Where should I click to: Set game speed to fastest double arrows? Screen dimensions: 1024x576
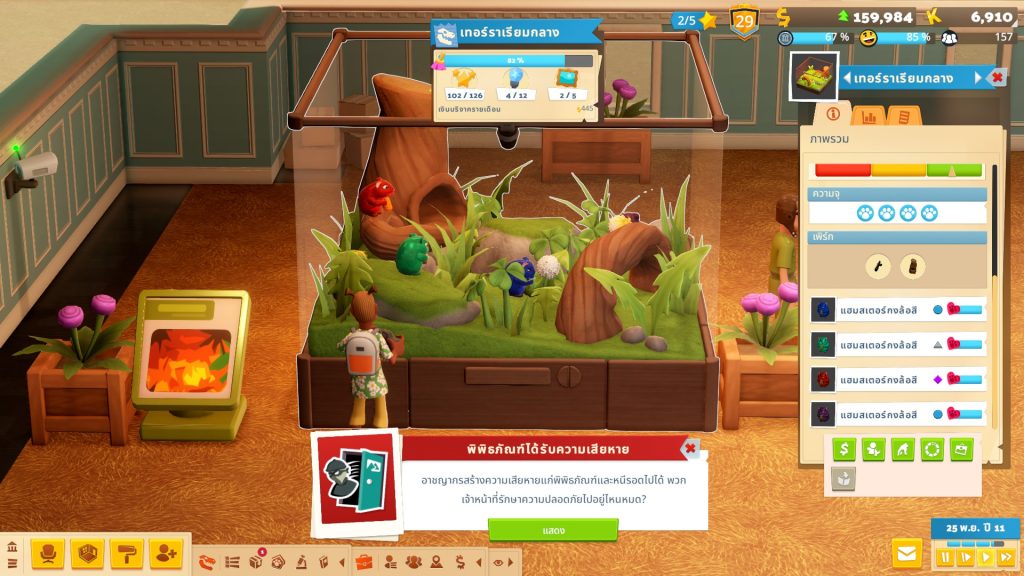1005,556
